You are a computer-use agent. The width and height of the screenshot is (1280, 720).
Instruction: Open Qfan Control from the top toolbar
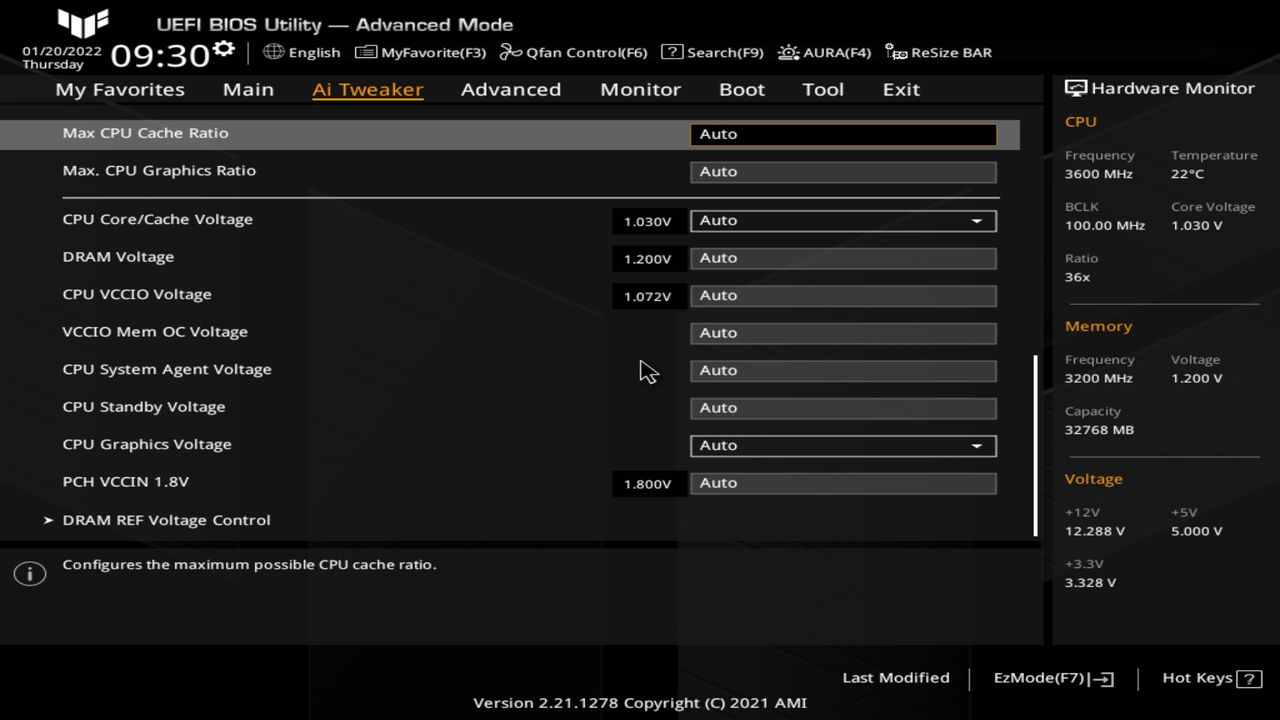point(572,52)
